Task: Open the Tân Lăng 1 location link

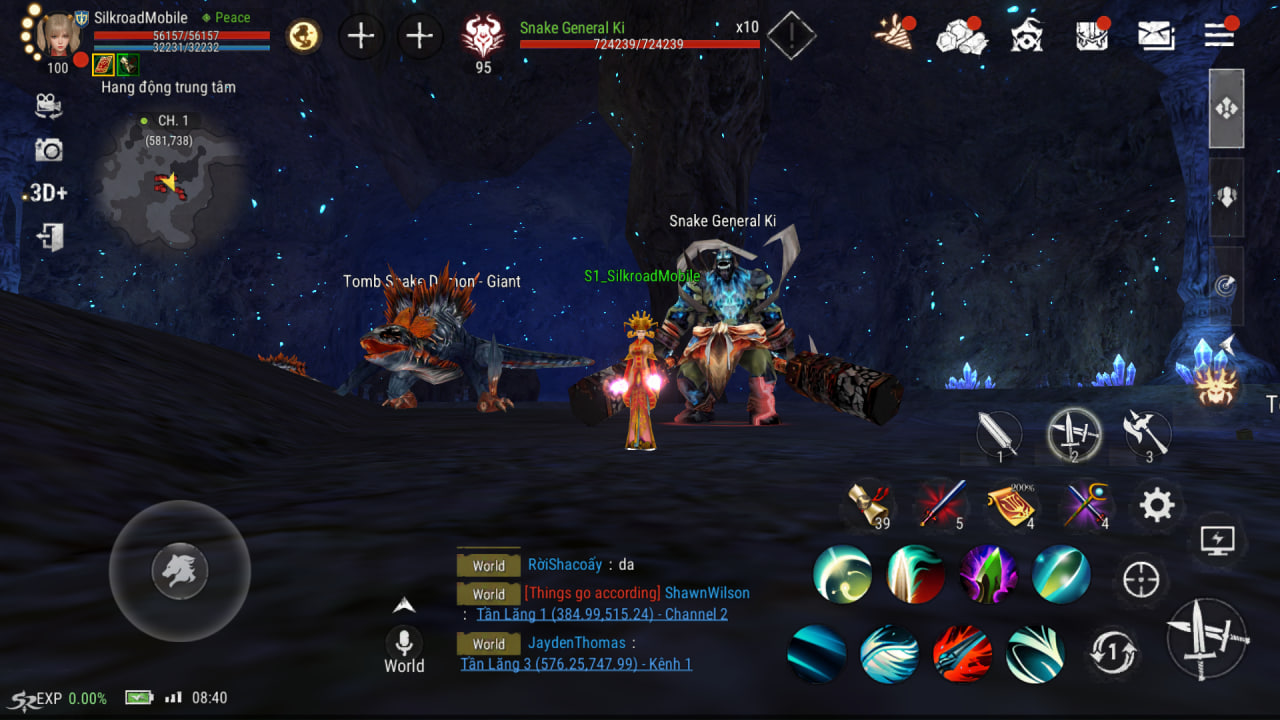Action: (601, 614)
